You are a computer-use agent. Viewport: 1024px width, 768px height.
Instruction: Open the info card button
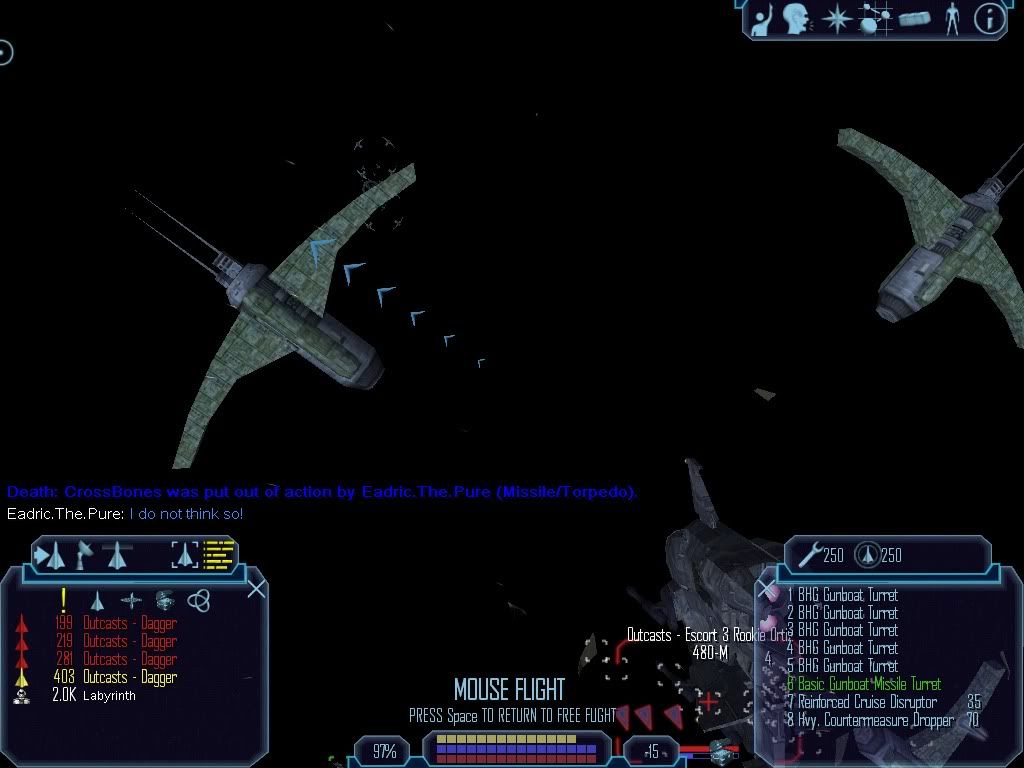tap(989, 18)
